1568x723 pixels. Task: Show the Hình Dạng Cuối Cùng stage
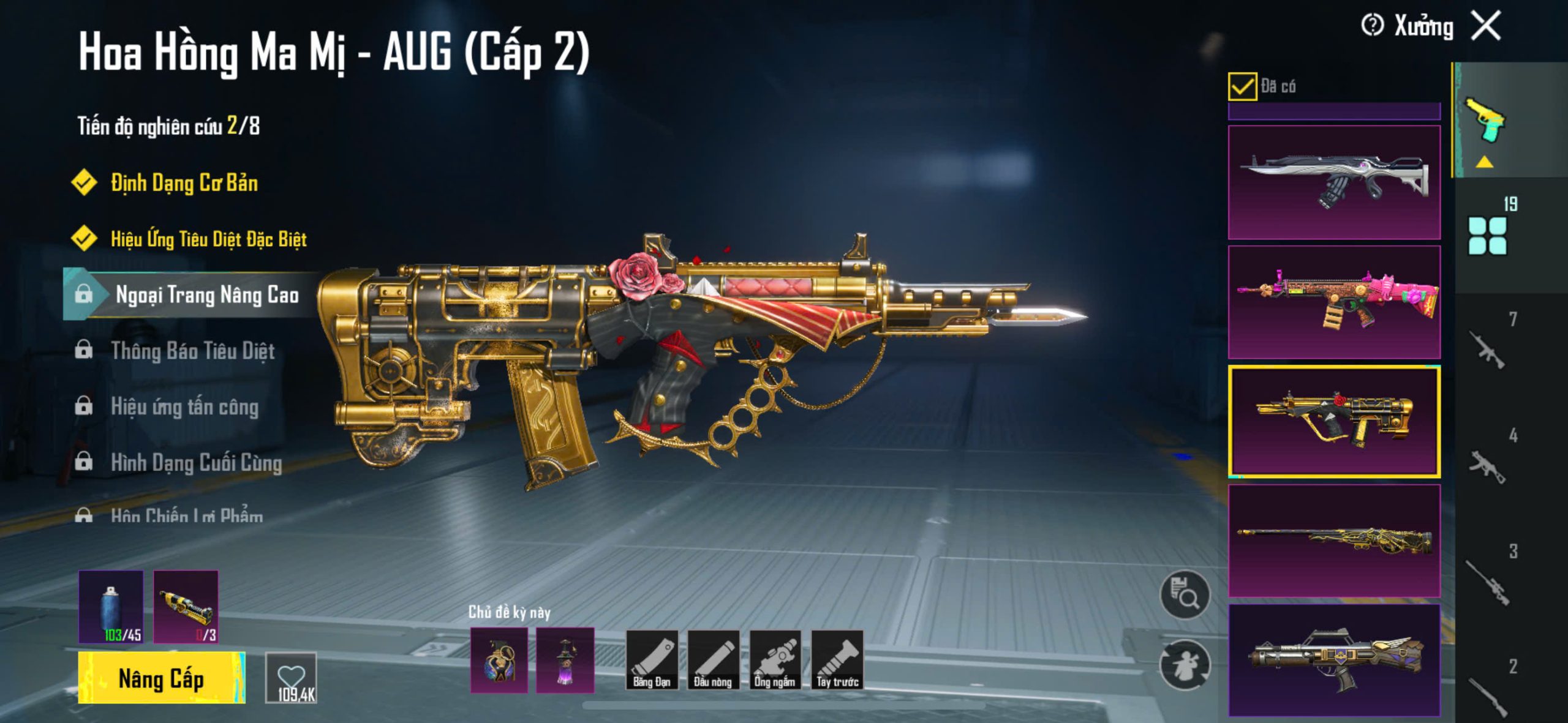(196, 463)
